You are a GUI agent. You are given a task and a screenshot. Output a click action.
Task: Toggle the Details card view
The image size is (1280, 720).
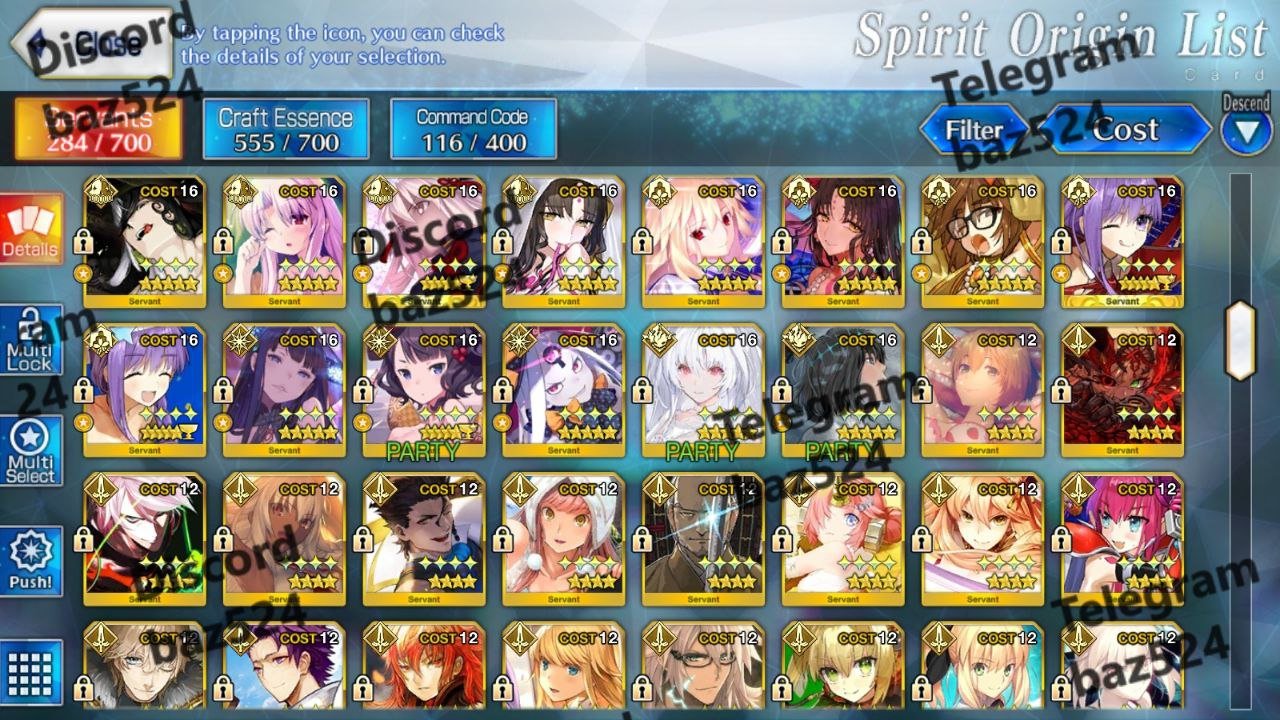click(x=31, y=229)
